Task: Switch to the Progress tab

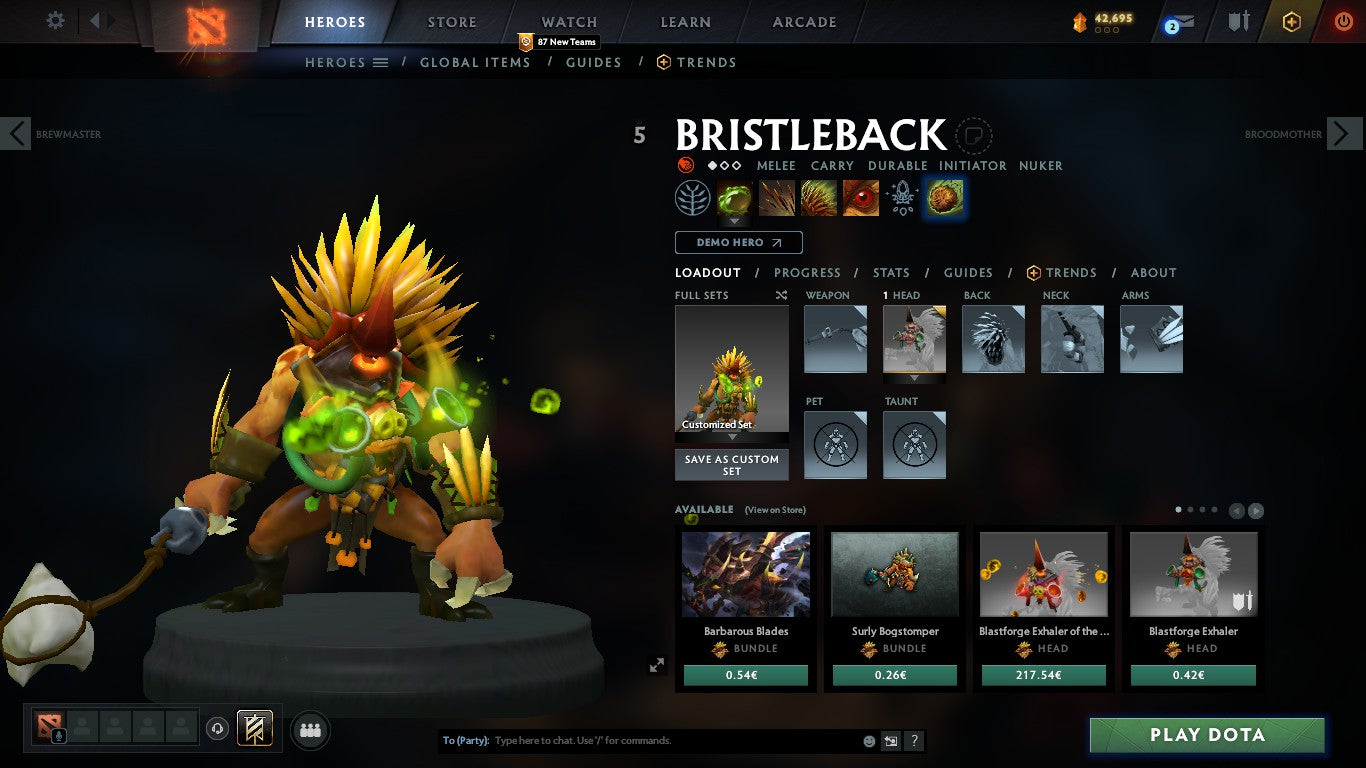Action: pos(807,272)
